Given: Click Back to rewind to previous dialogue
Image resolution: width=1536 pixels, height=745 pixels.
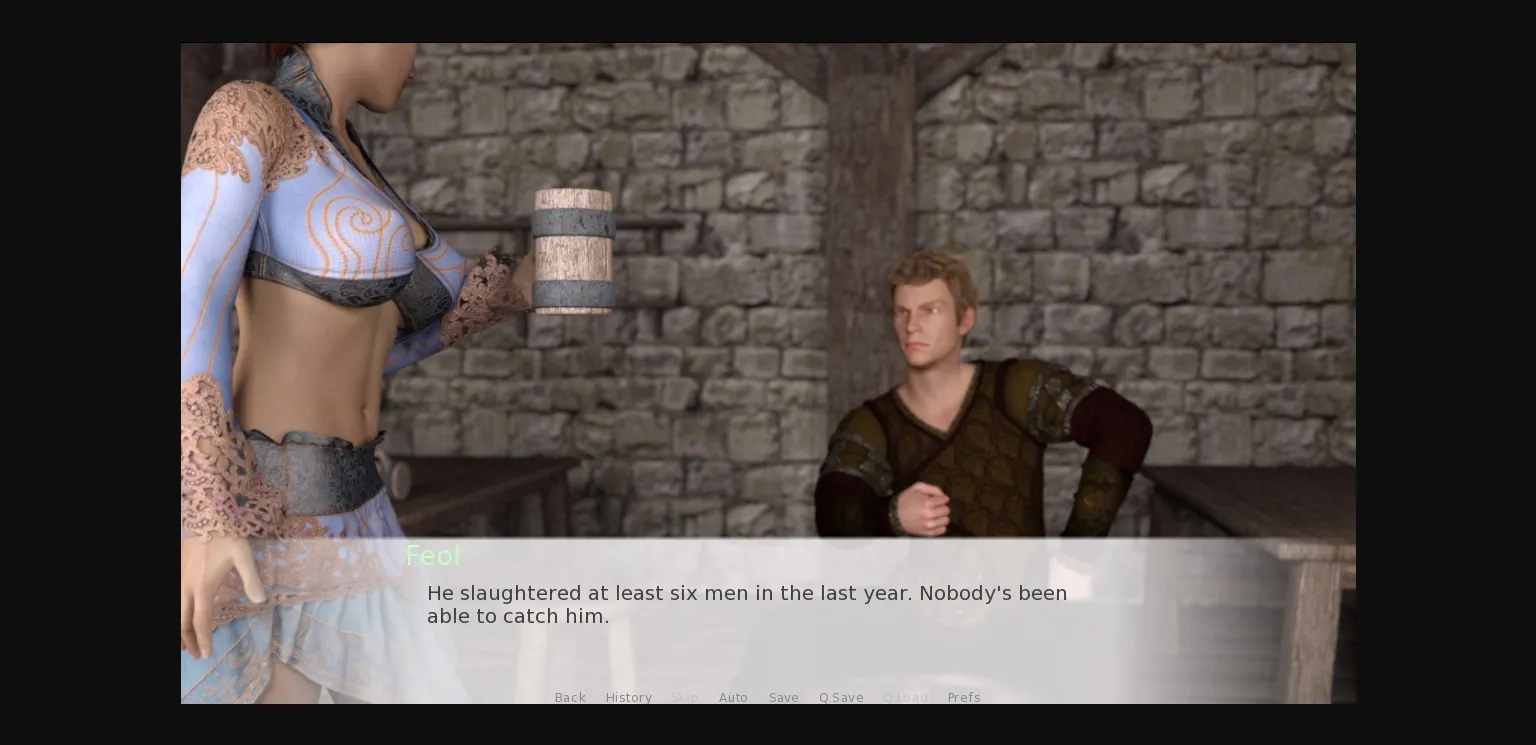Looking at the screenshot, I should pos(570,697).
